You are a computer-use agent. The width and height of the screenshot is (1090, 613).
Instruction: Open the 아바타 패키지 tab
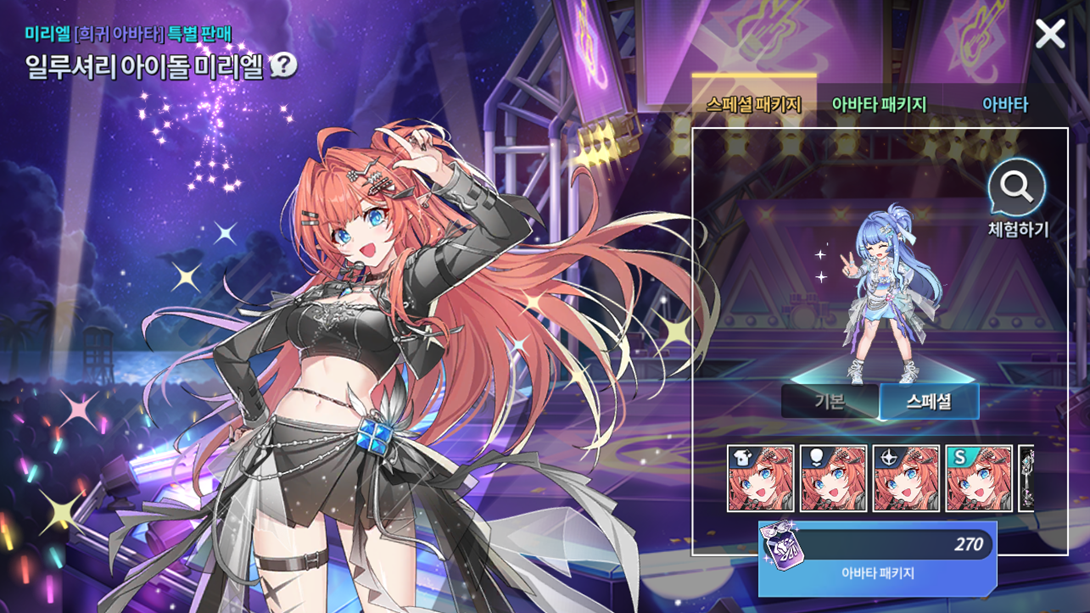[x=879, y=104]
